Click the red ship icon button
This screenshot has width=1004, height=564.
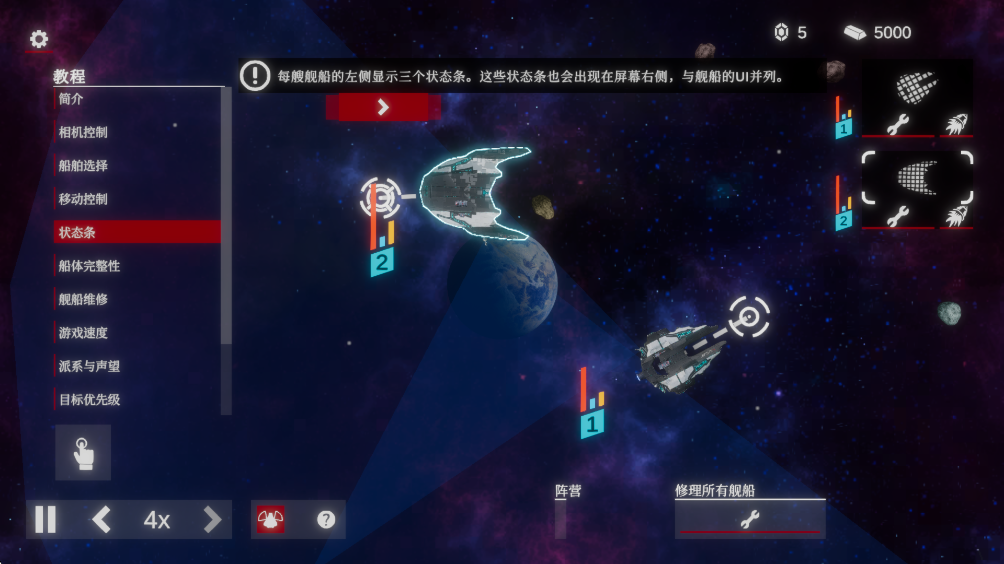[270, 520]
